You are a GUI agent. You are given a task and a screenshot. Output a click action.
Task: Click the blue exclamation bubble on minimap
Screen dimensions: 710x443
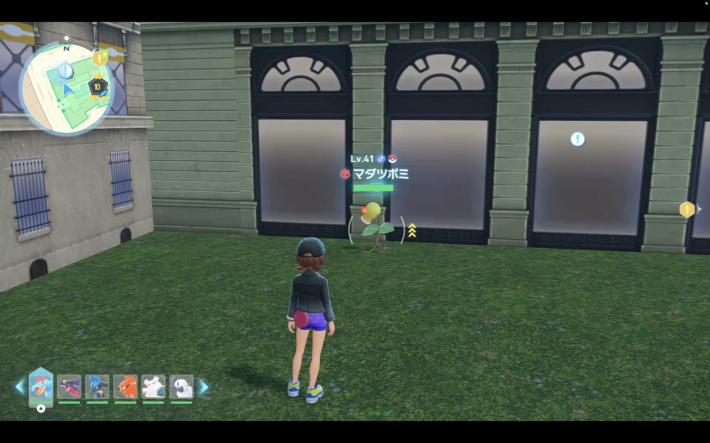point(65,71)
